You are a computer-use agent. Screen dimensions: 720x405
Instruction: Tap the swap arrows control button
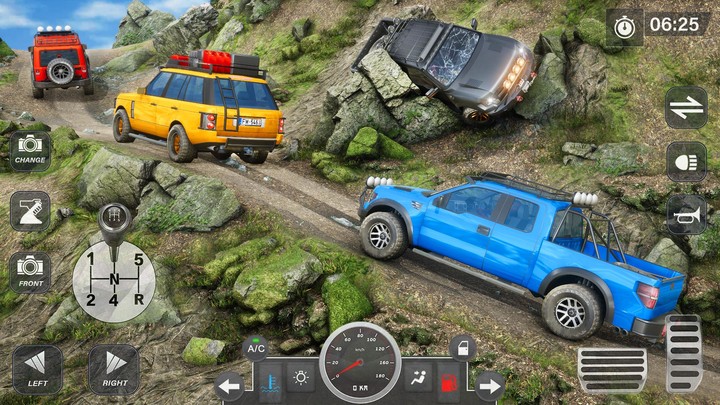tap(686, 107)
